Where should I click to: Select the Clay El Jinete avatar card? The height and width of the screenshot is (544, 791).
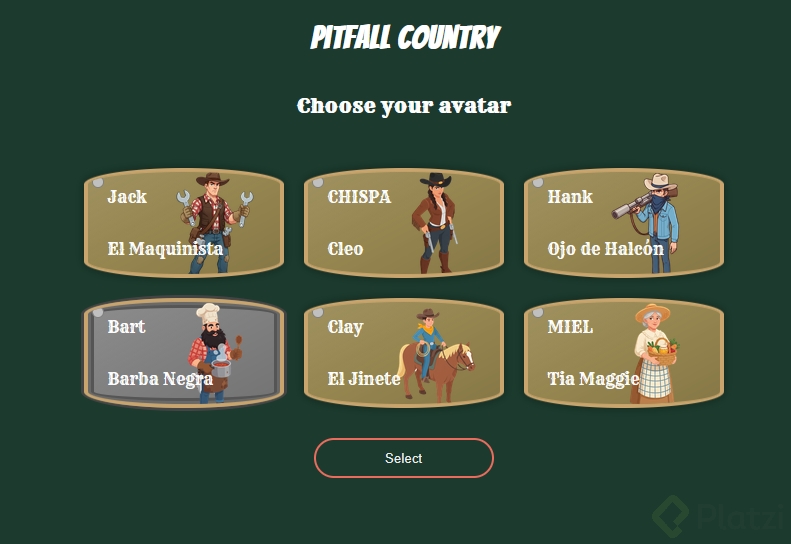[404, 353]
